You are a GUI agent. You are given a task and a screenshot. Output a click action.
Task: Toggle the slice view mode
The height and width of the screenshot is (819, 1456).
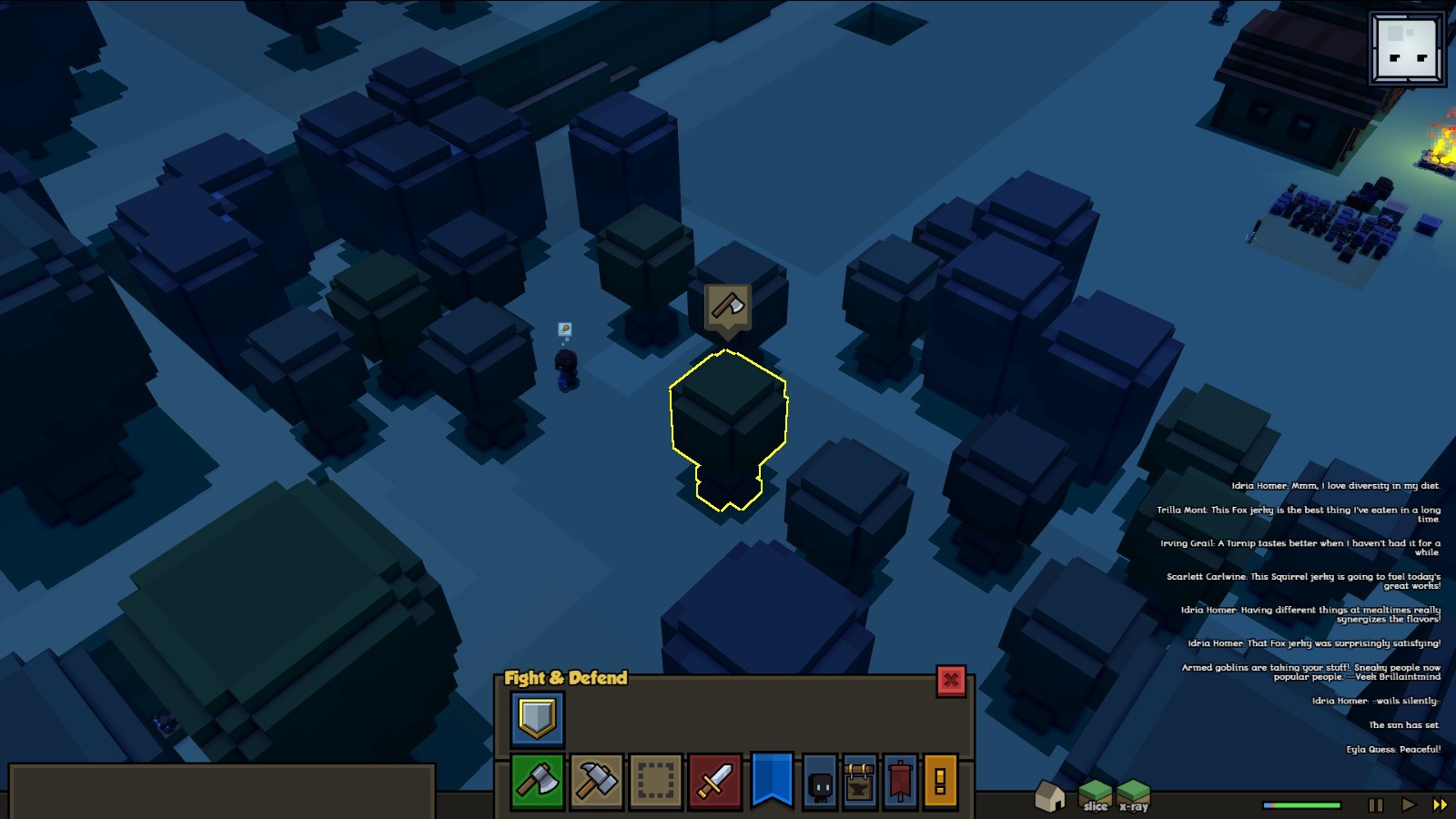pyautogui.click(x=1096, y=795)
